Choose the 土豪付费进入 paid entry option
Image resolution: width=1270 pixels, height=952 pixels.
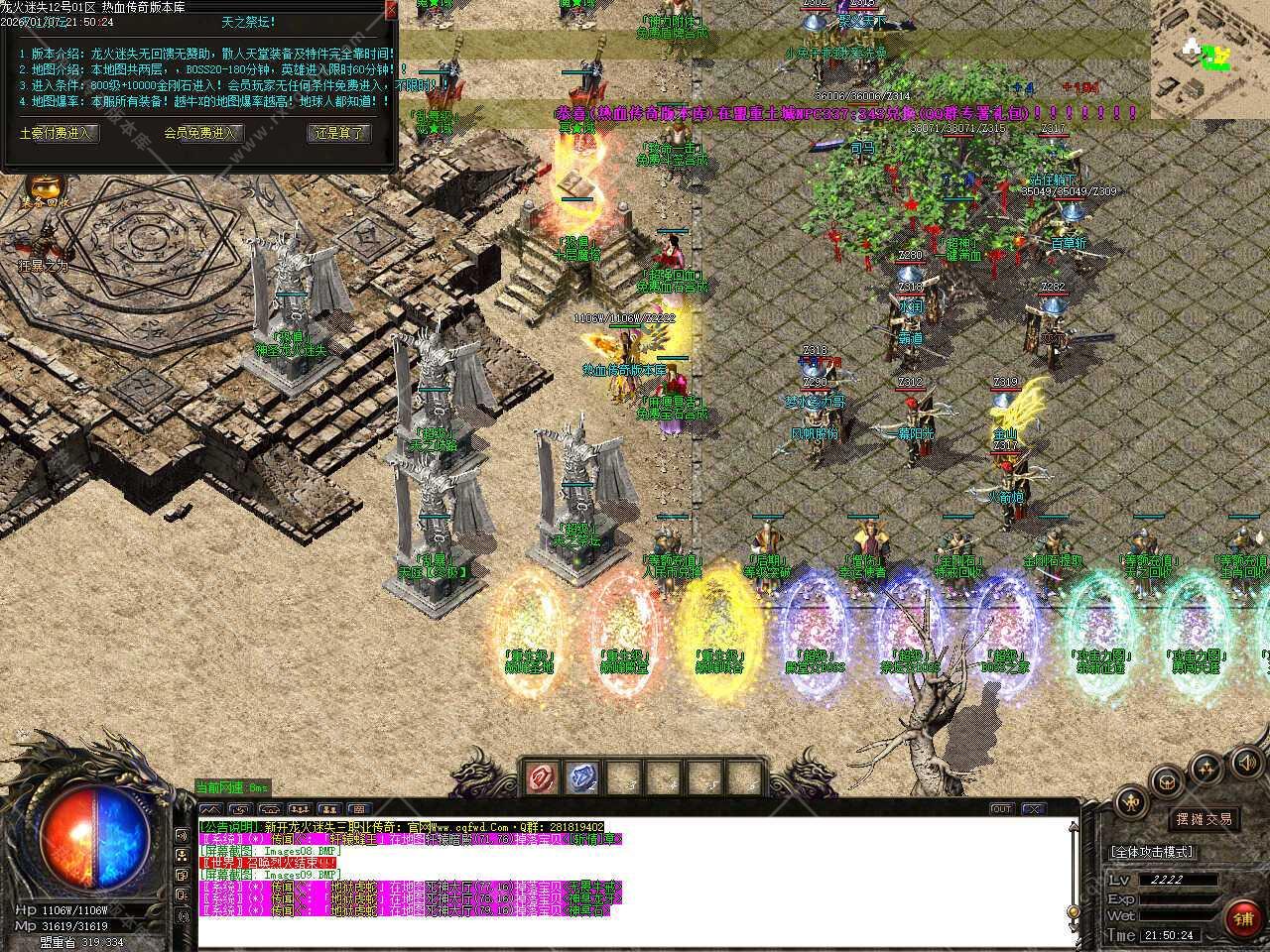pyautogui.click(x=59, y=133)
